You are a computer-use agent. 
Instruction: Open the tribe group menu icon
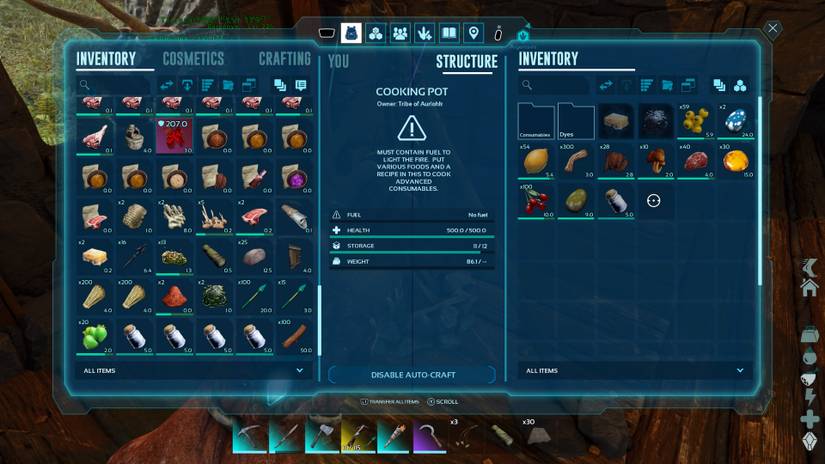400,33
